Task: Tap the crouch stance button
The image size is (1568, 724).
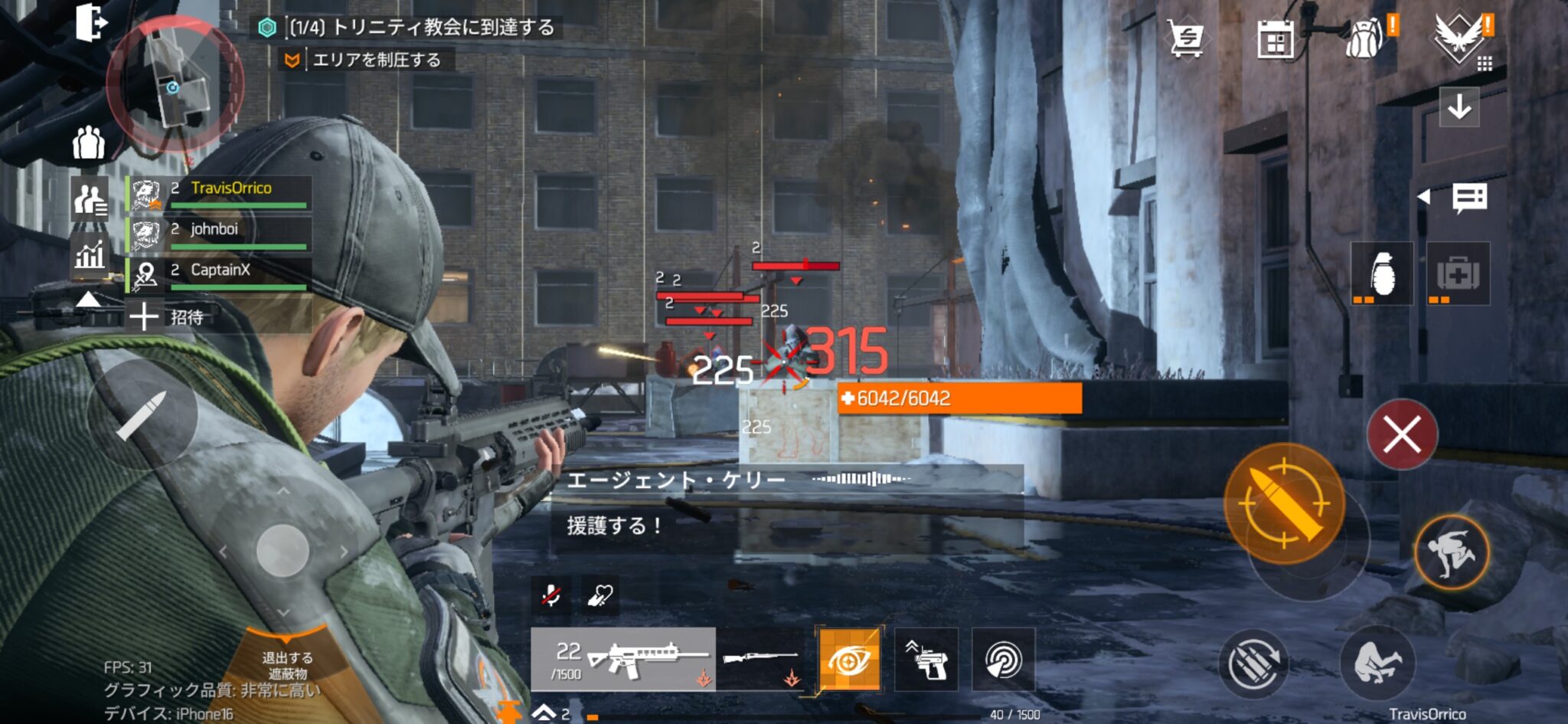Action: [1377, 662]
